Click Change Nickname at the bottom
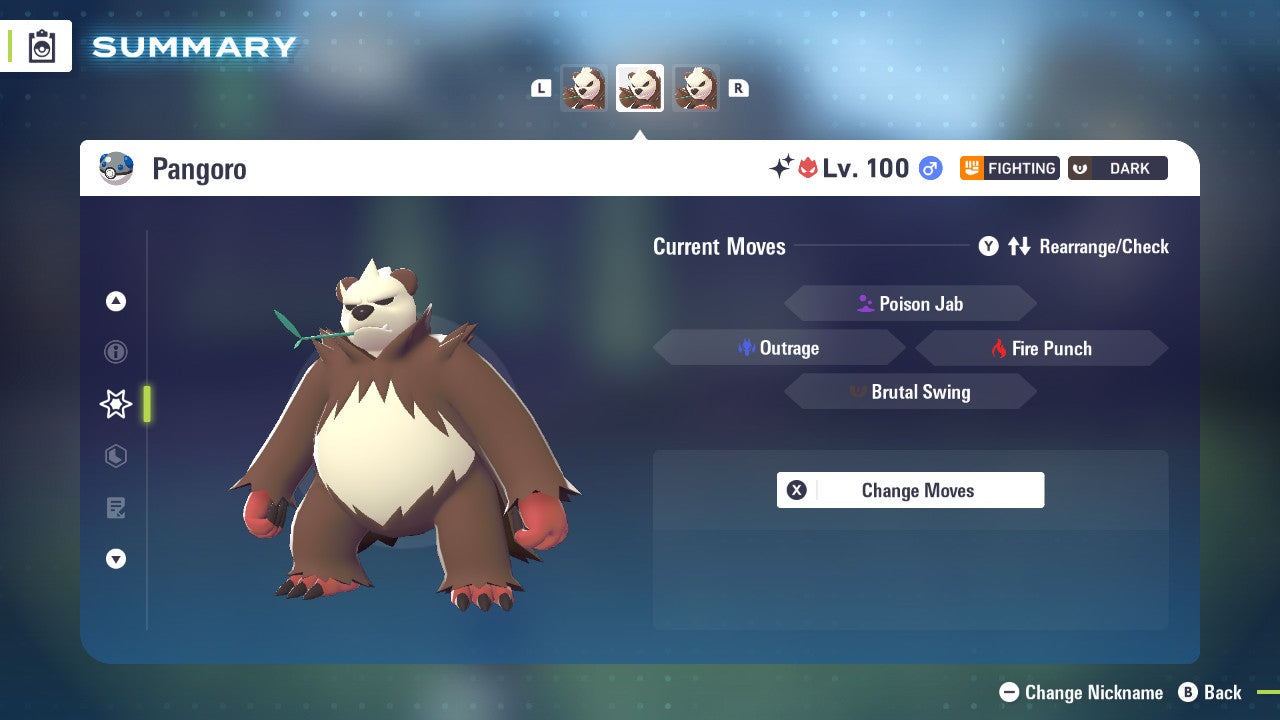The width and height of the screenshot is (1280, 720). [x=1085, y=692]
